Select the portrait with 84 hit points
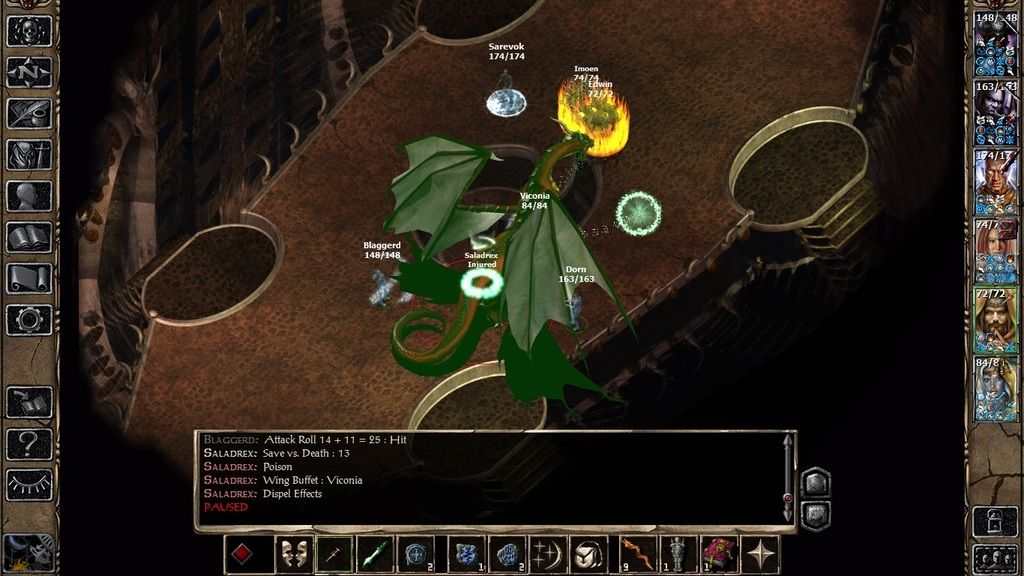This screenshot has width=1024, height=576. [x=996, y=389]
